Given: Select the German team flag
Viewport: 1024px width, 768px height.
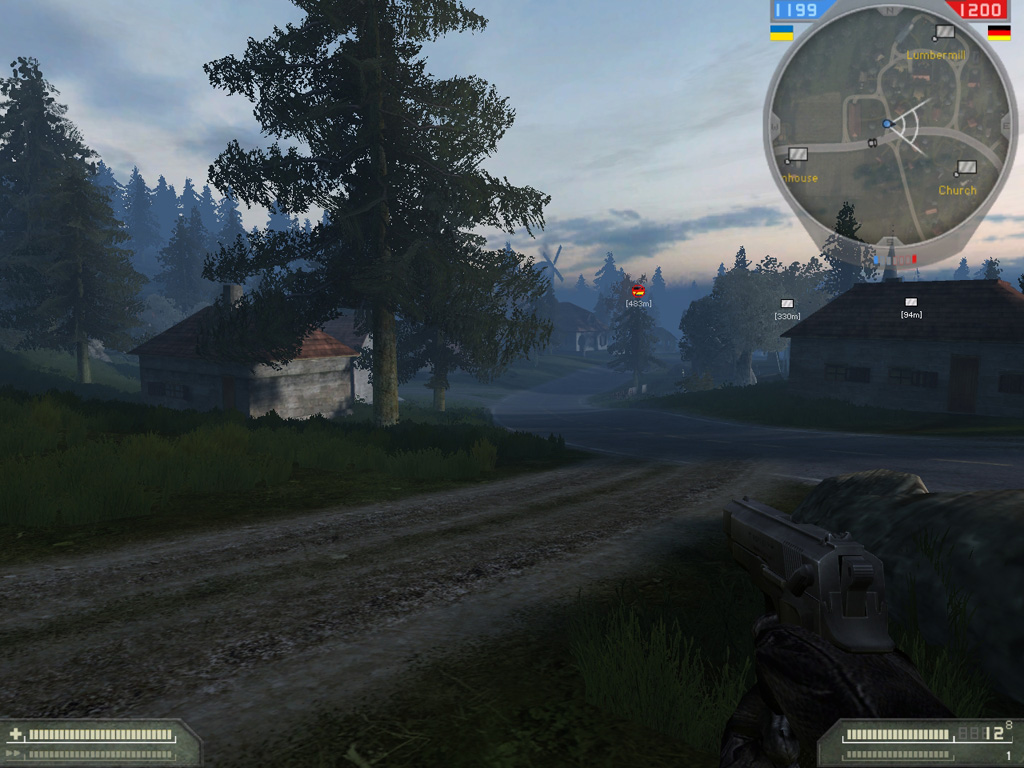Looking at the screenshot, I should point(998,32).
